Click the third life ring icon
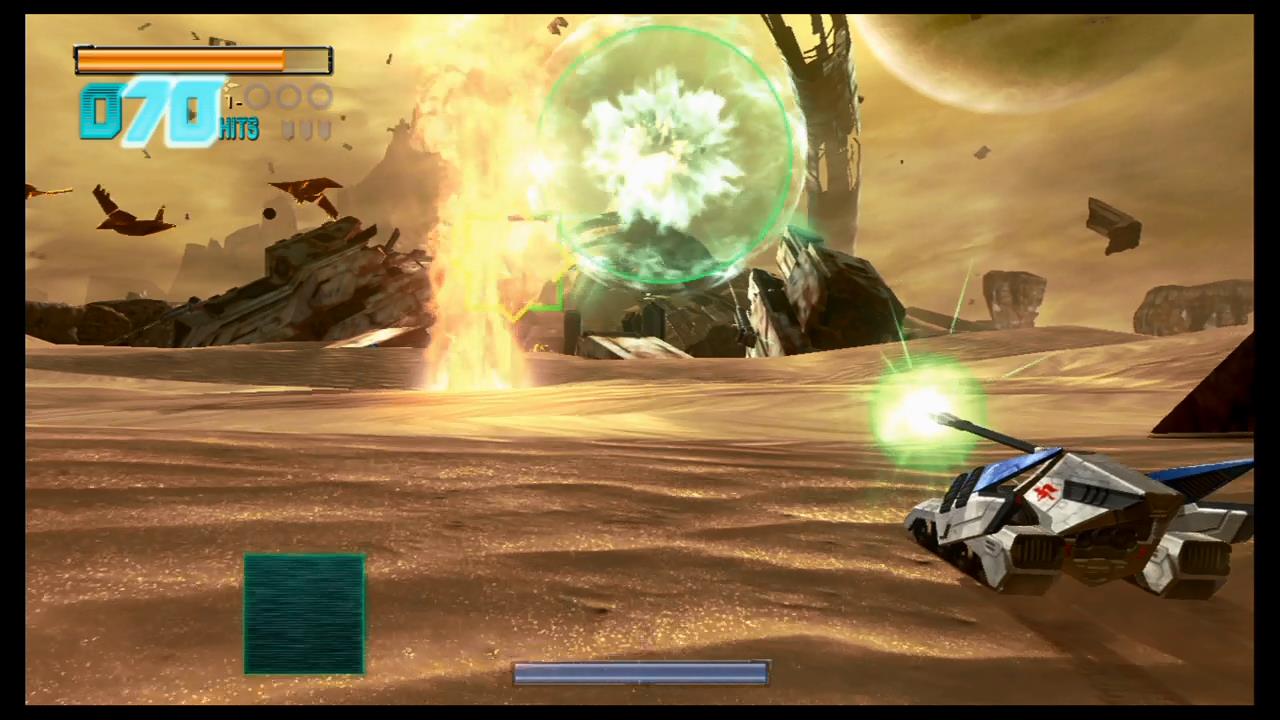The image size is (1280, 720). (x=318, y=97)
